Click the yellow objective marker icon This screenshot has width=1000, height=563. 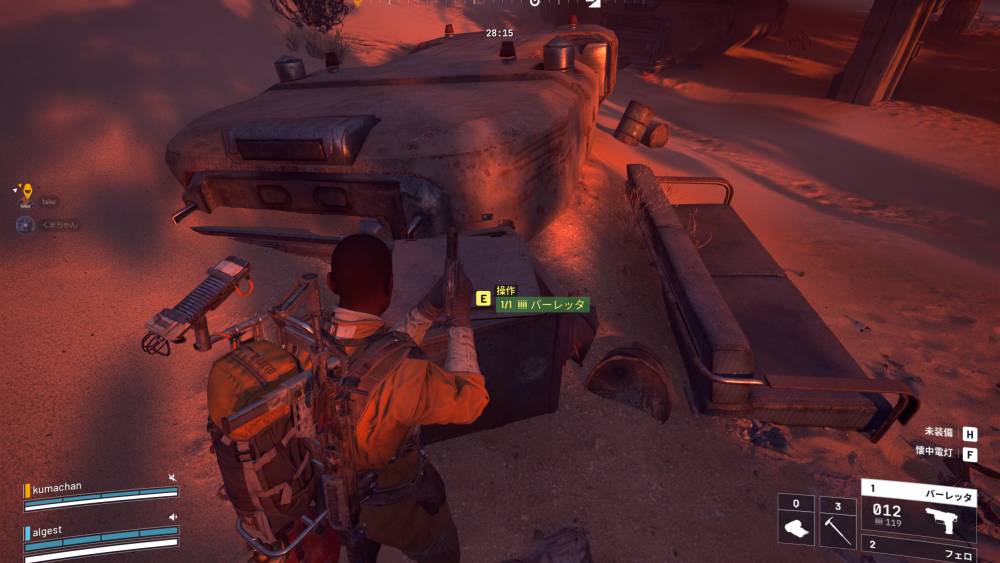[x=27, y=190]
